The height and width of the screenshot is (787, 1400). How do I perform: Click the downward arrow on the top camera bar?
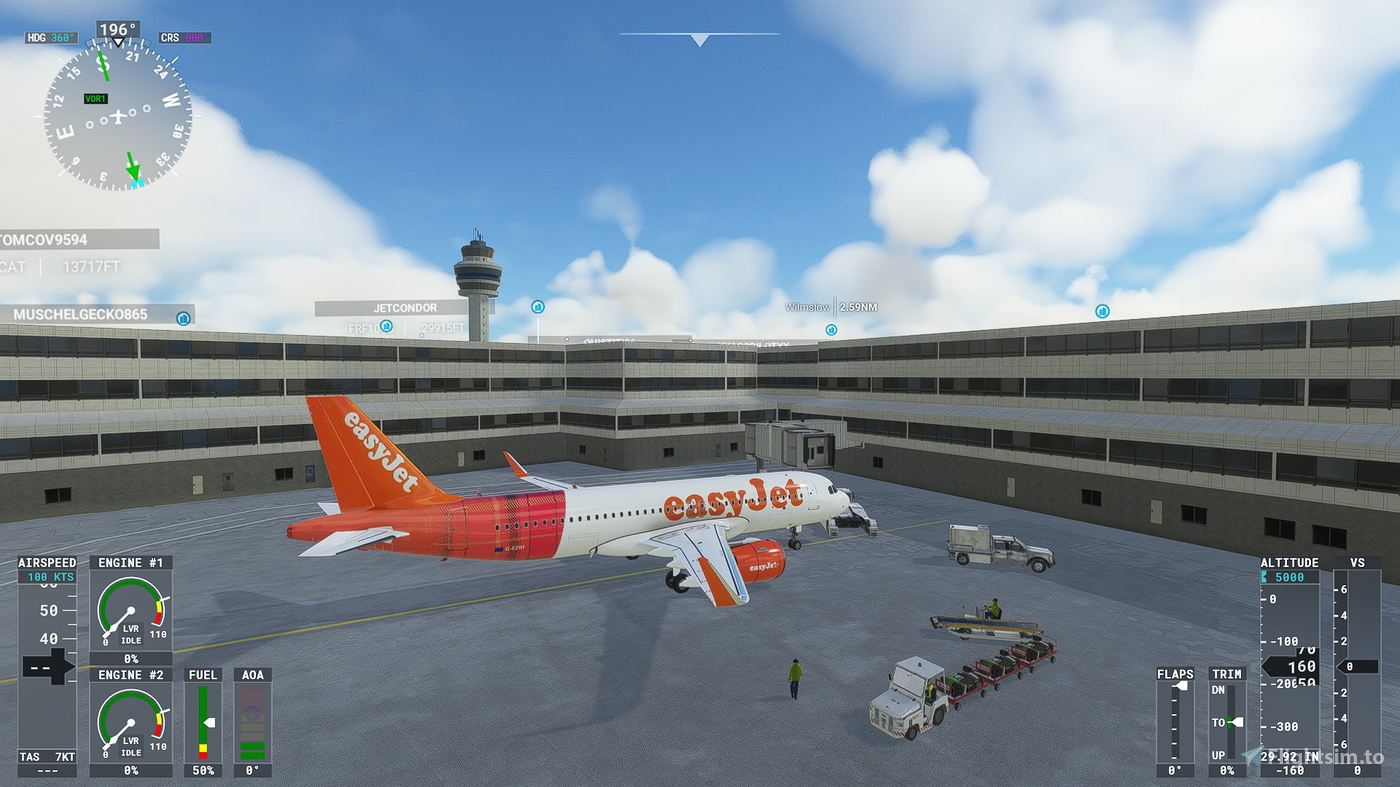pyautogui.click(x=699, y=40)
